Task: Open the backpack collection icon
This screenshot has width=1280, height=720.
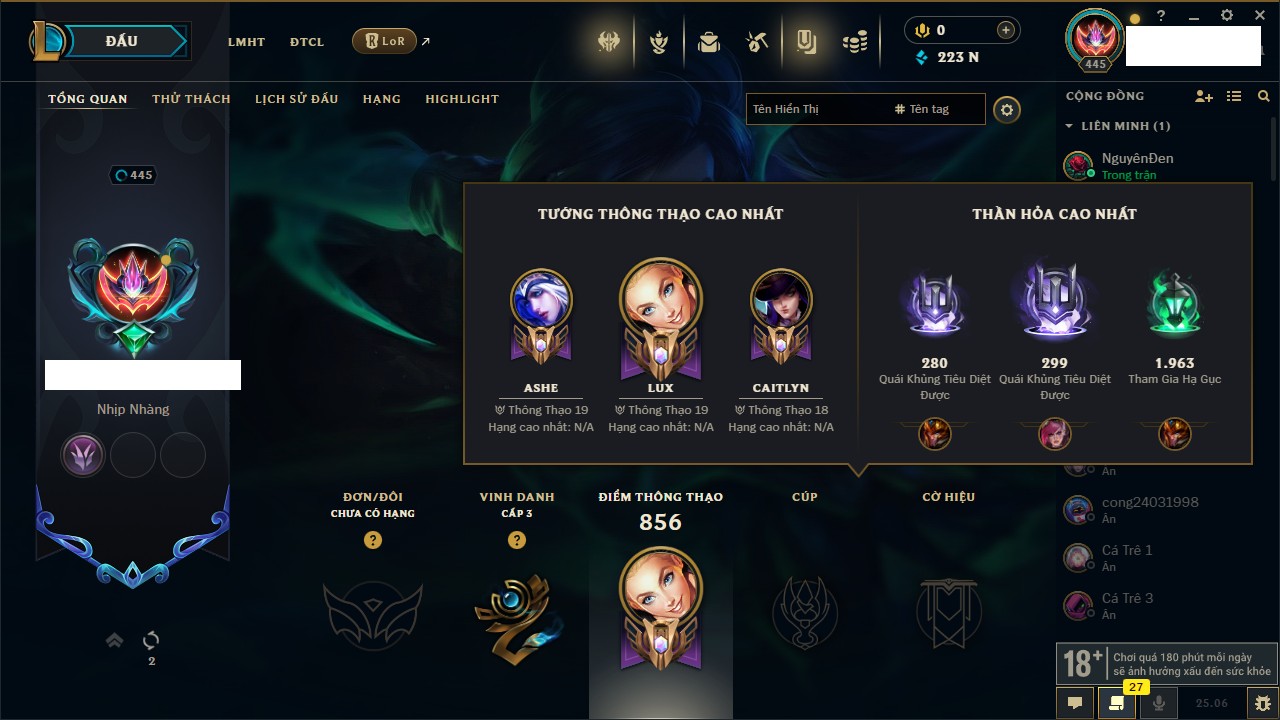Action: pyautogui.click(x=709, y=42)
